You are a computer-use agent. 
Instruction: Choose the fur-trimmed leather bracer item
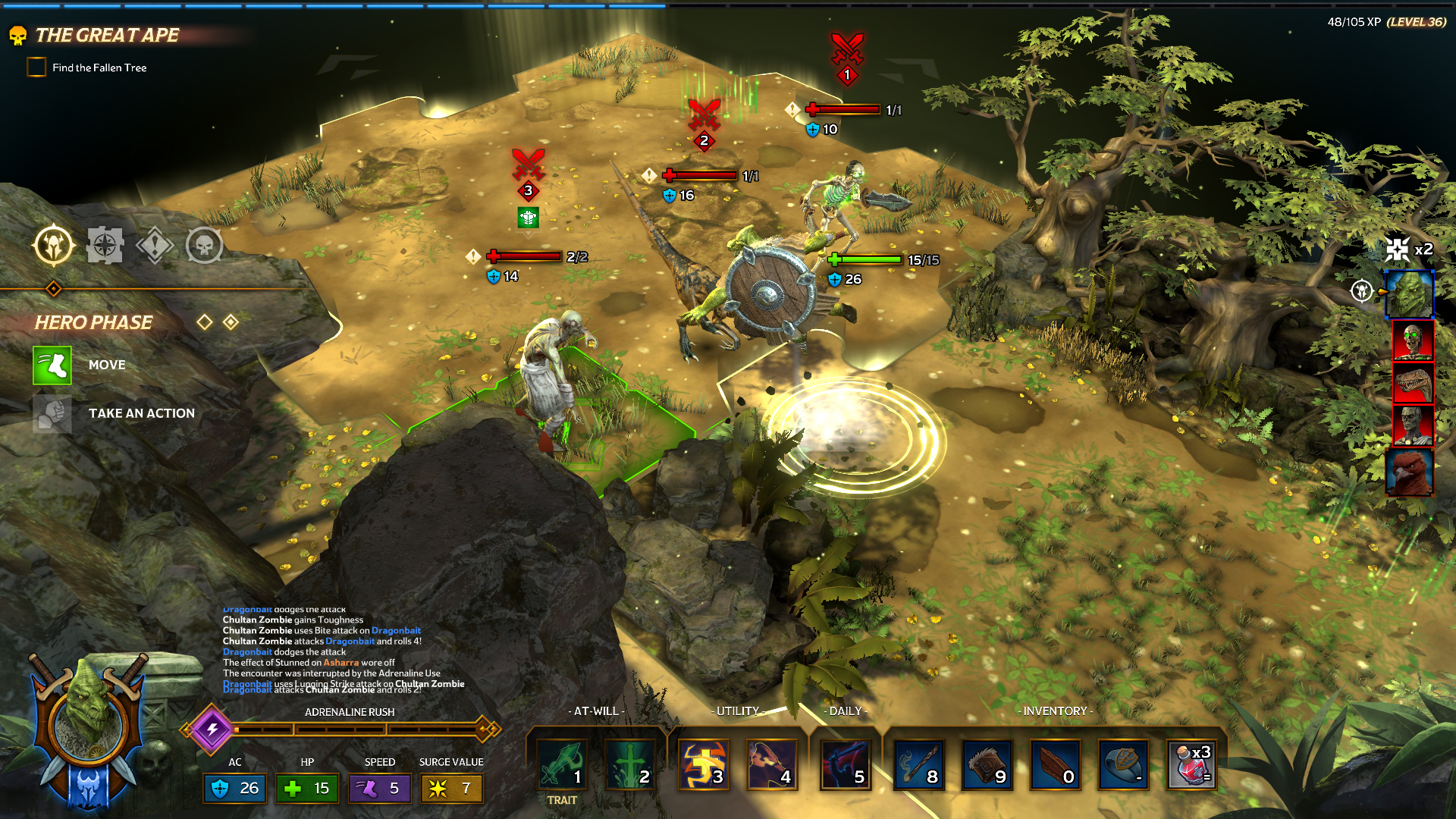(x=987, y=764)
